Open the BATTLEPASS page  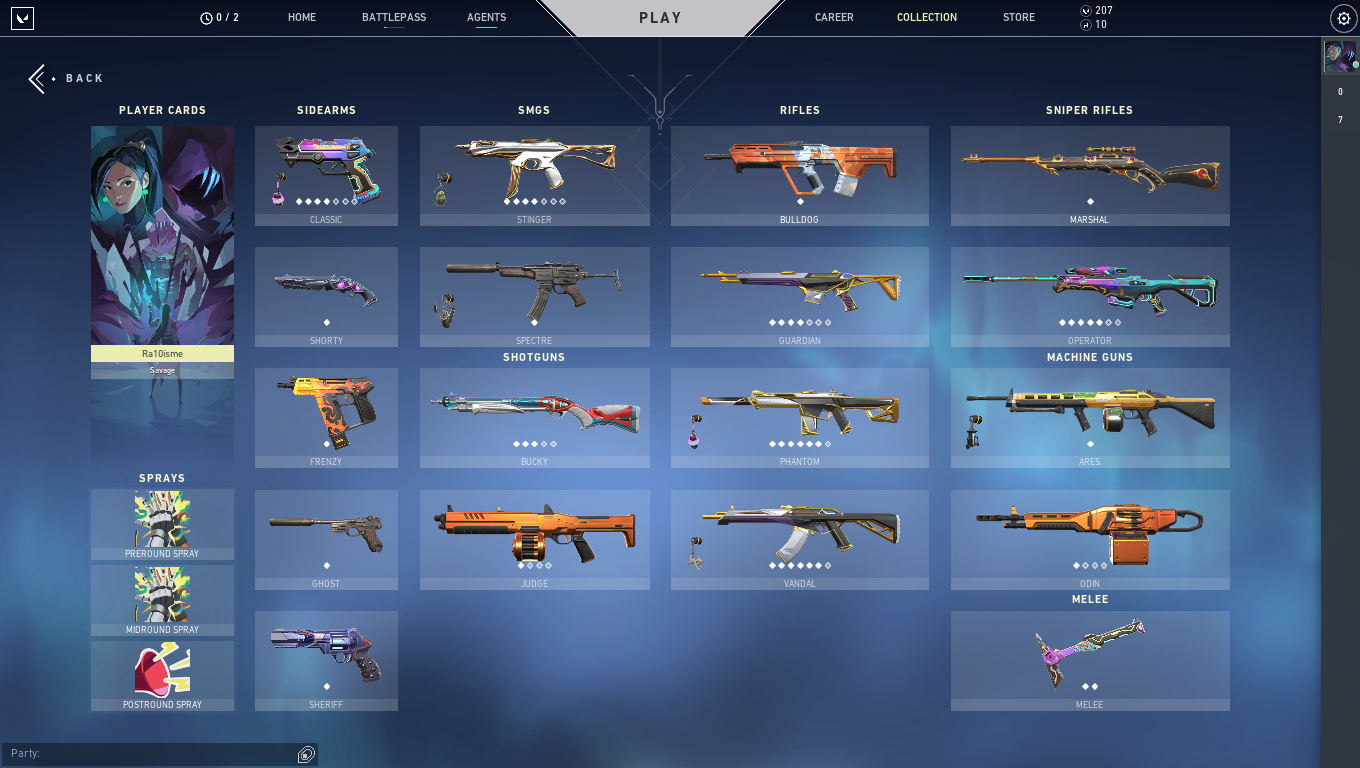(393, 17)
